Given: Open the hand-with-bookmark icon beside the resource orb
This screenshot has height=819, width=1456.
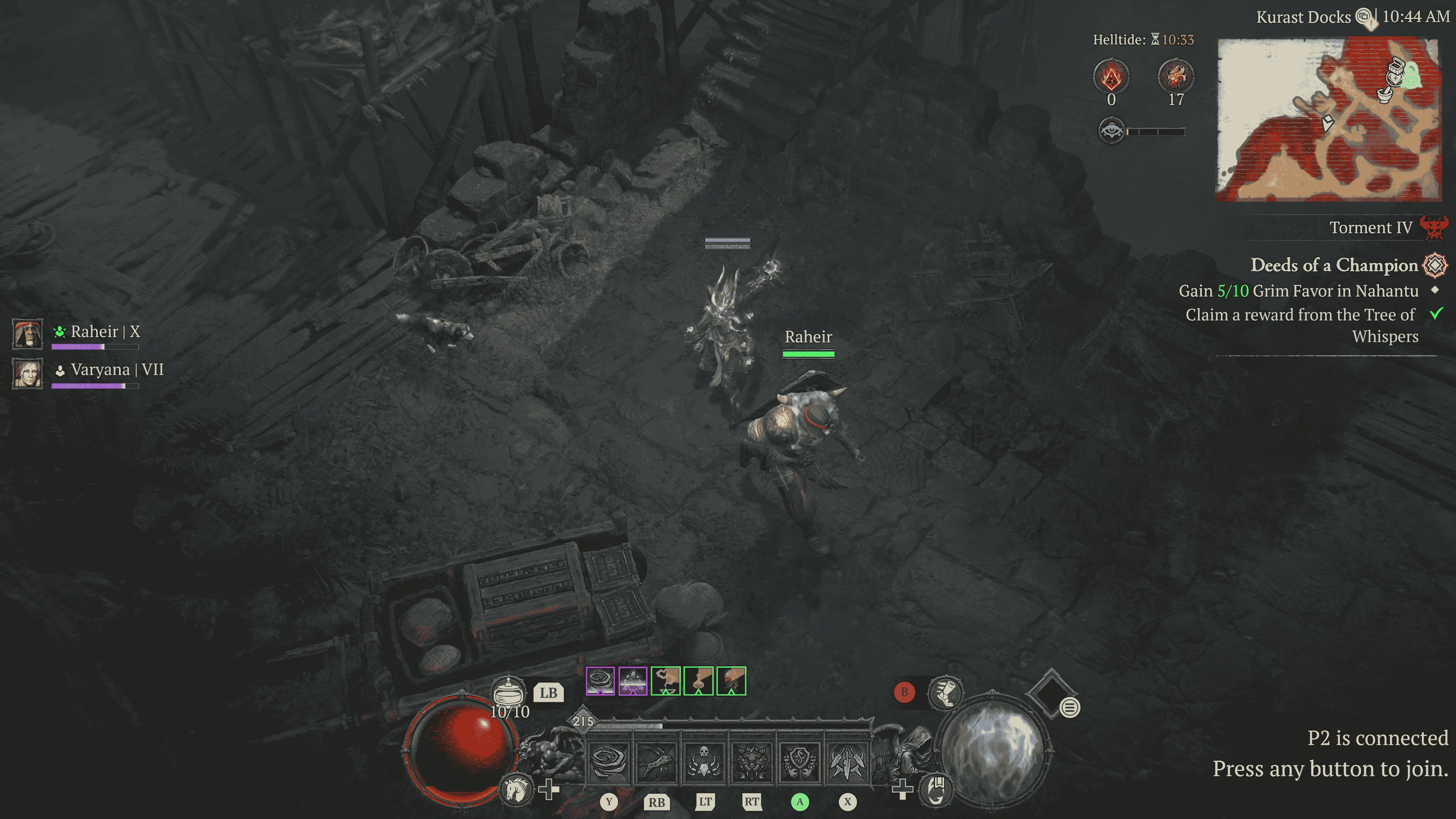Looking at the screenshot, I should [937, 789].
